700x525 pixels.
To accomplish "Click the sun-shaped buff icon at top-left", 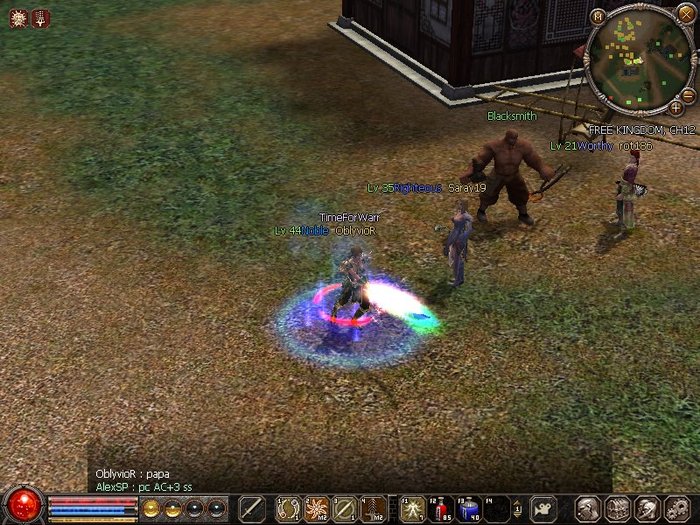I will [x=18, y=17].
